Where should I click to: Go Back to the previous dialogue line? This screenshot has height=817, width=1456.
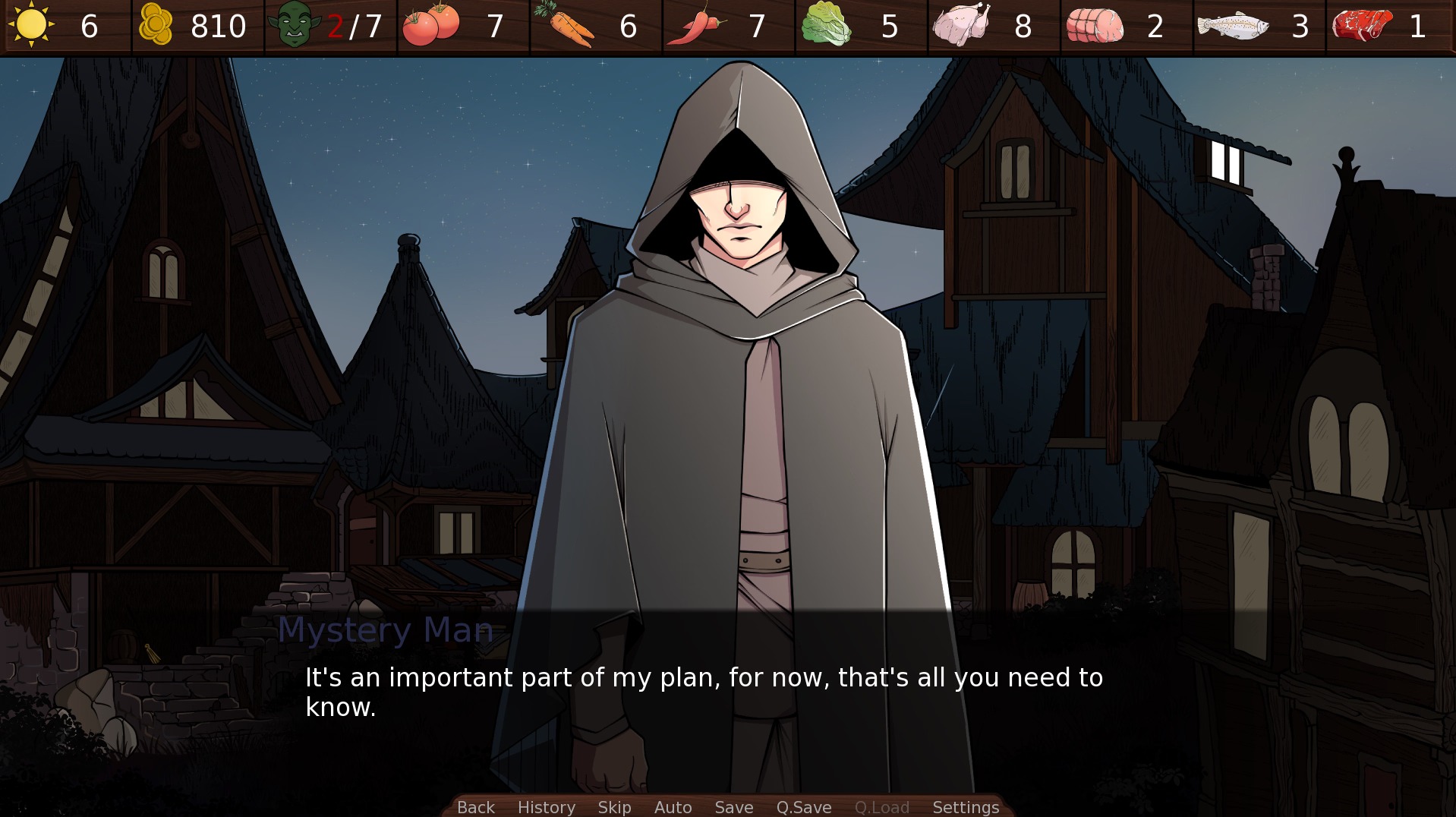coord(475,807)
